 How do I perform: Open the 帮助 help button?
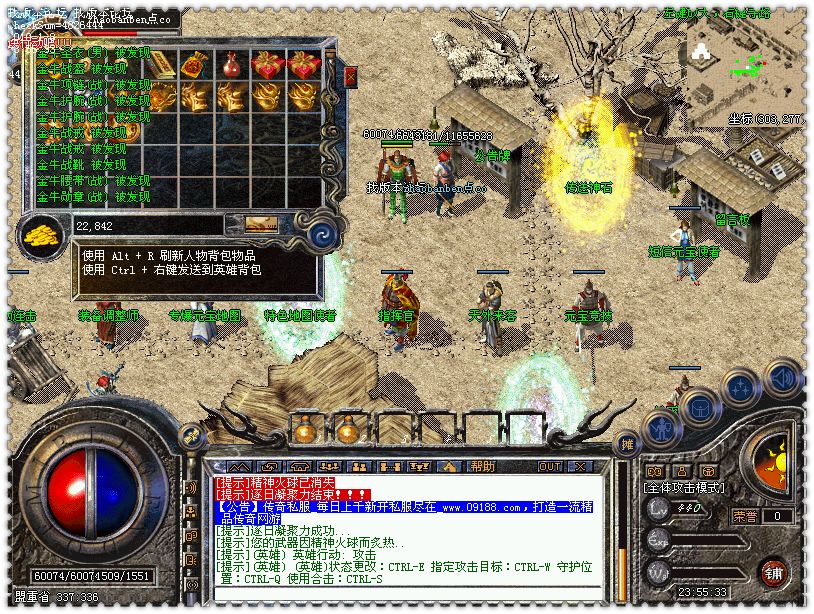pos(483,466)
